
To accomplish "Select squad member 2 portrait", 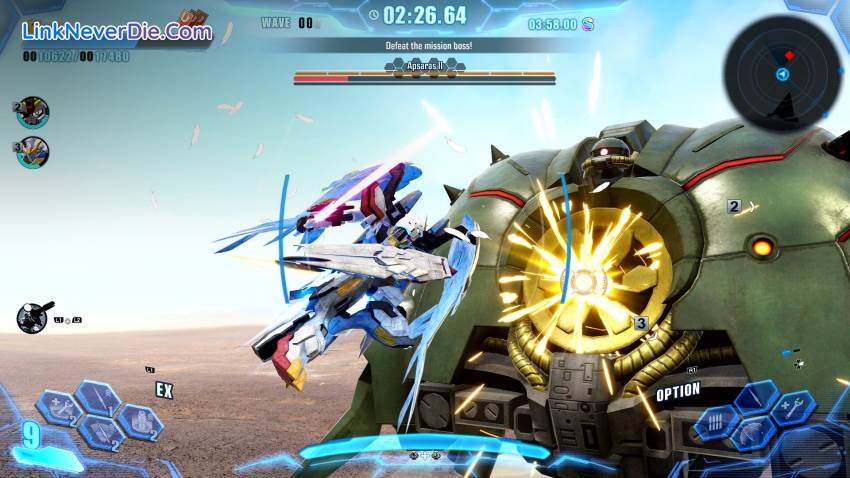I will pyautogui.click(x=33, y=112).
